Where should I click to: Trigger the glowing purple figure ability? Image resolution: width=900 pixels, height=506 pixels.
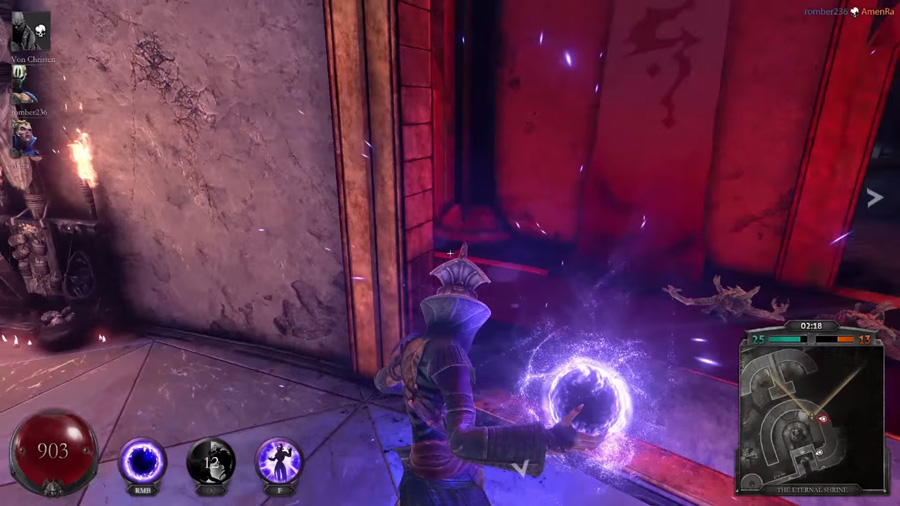279,461
